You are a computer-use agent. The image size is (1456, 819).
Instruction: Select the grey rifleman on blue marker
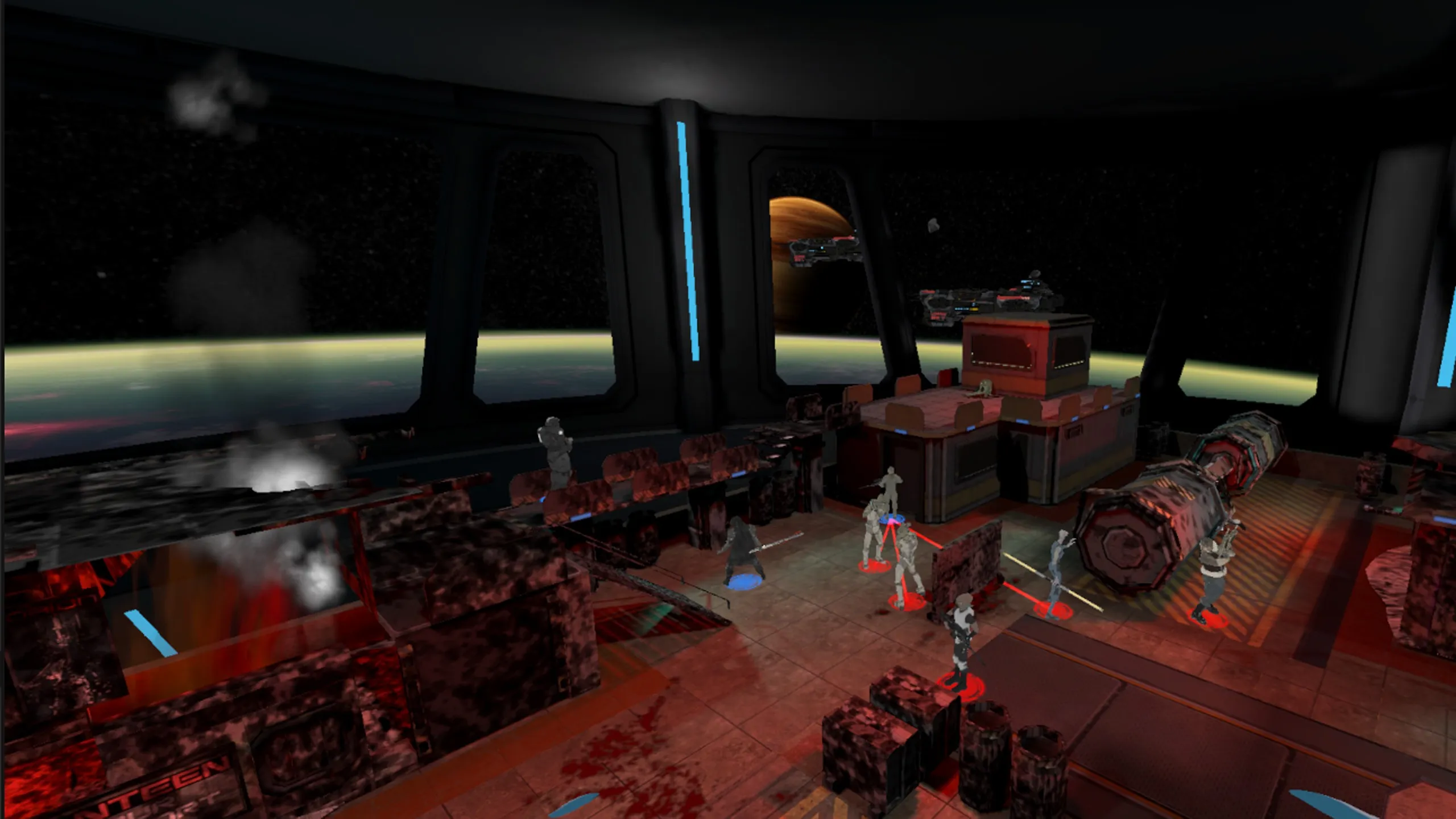[890, 494]
